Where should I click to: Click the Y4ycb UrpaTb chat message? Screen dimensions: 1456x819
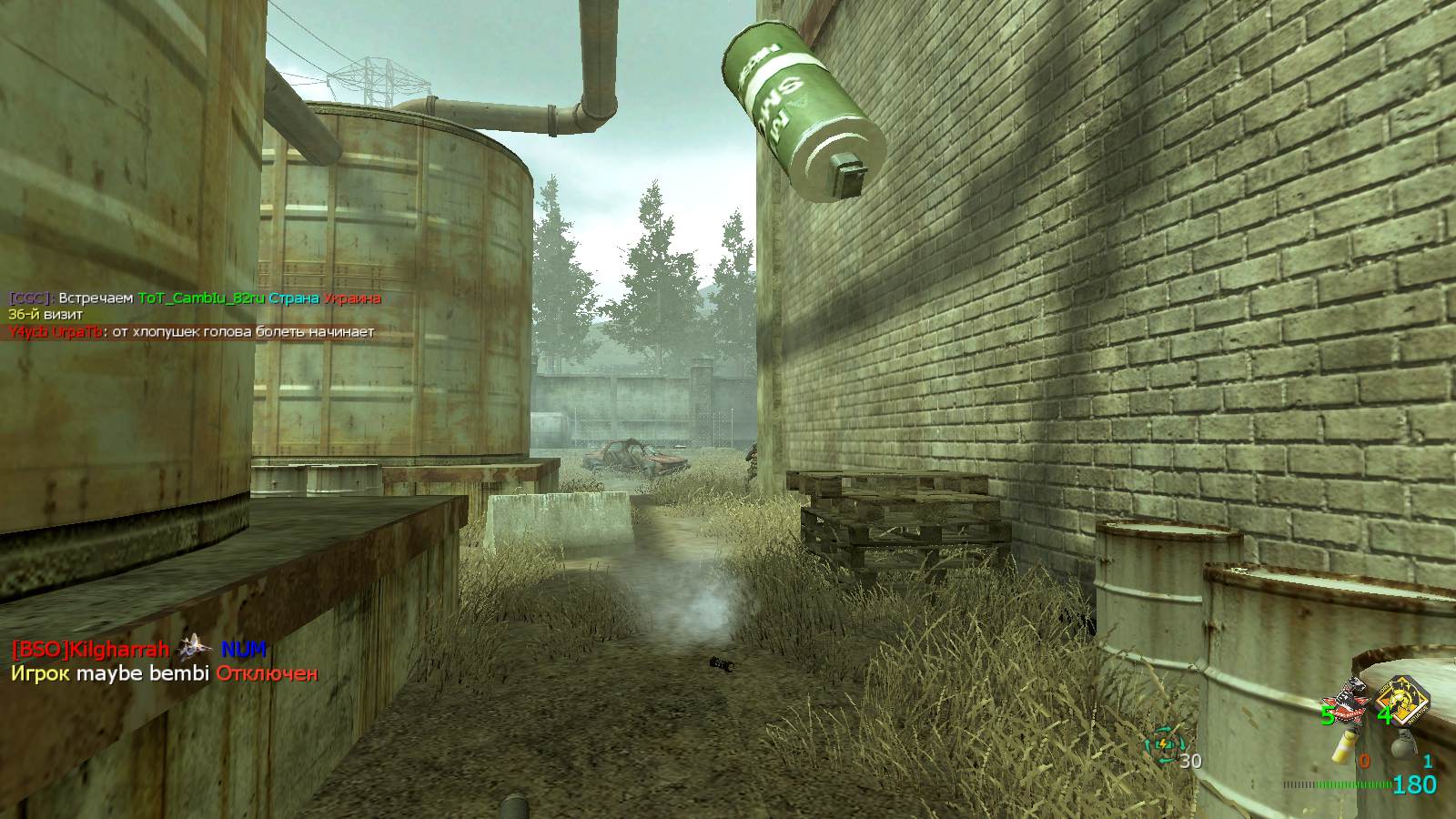(191, 332)
